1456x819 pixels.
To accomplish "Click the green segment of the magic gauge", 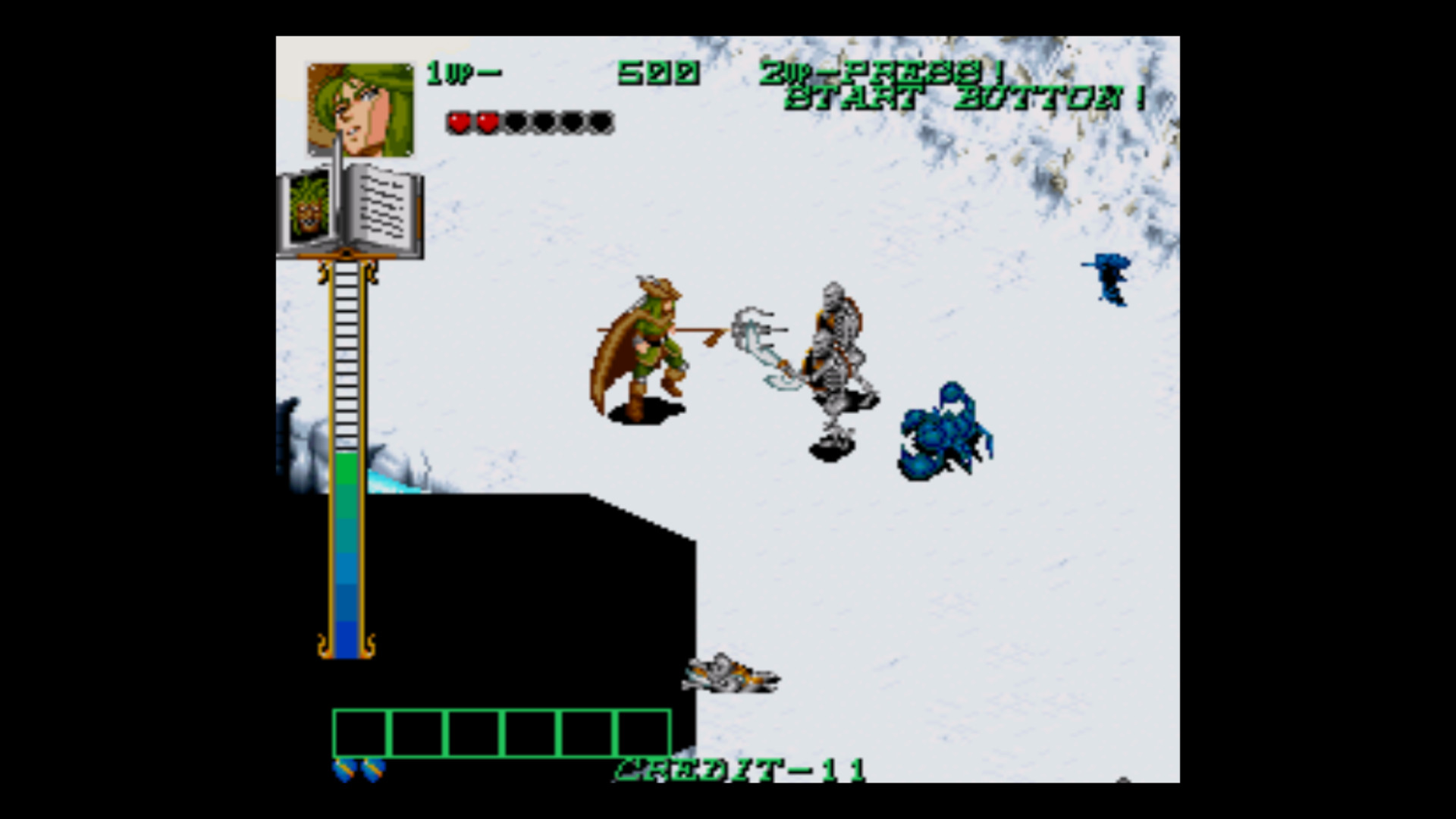I will (345, 470).
